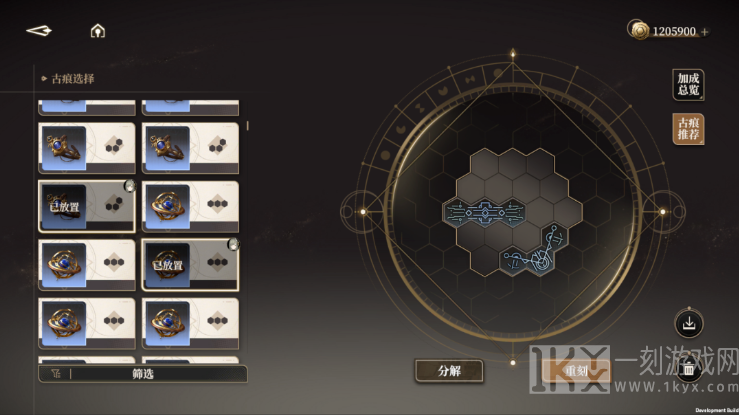
Task: Return to the home screen
Action: coord(97,31)
